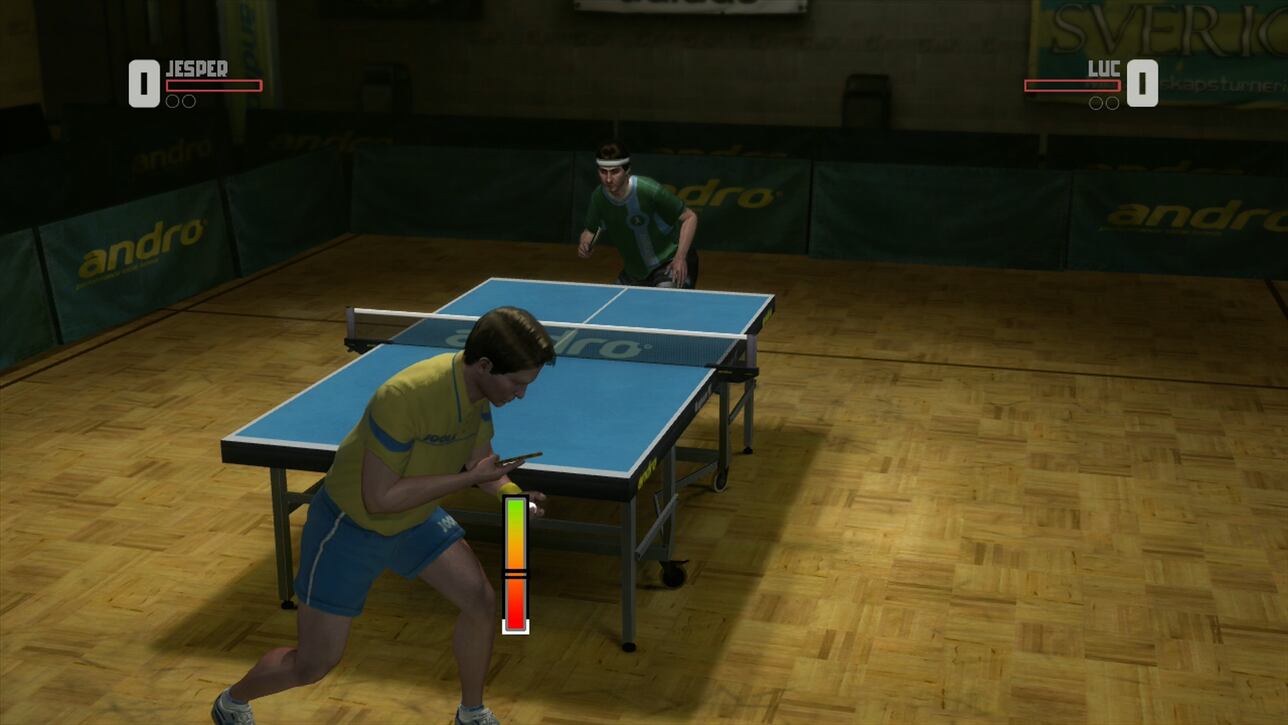
Task: Toggle Jesper's first game indicator circle
Action: click(x=172, y=100)
